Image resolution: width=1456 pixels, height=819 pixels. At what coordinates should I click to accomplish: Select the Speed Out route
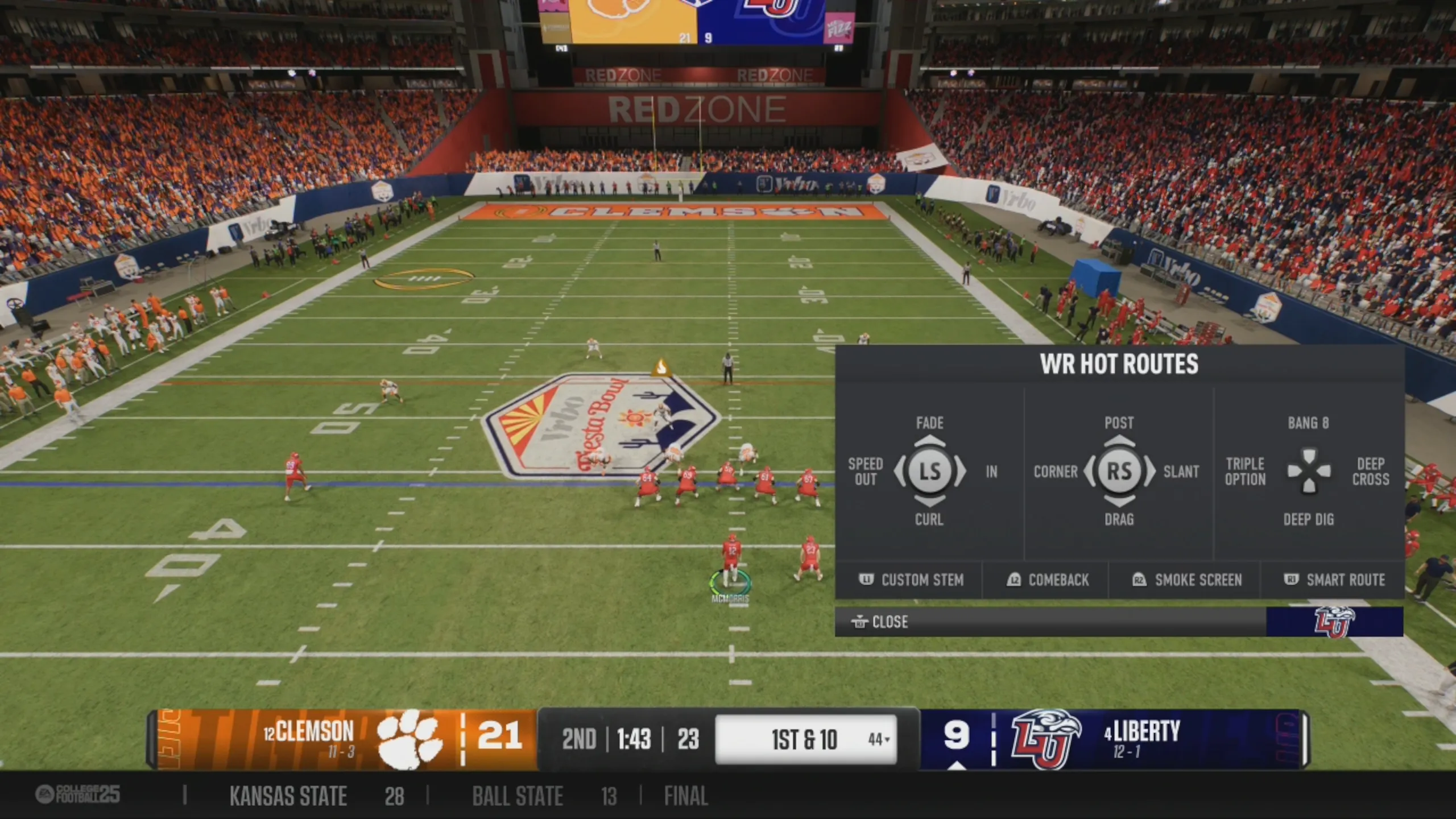[865, 471]
